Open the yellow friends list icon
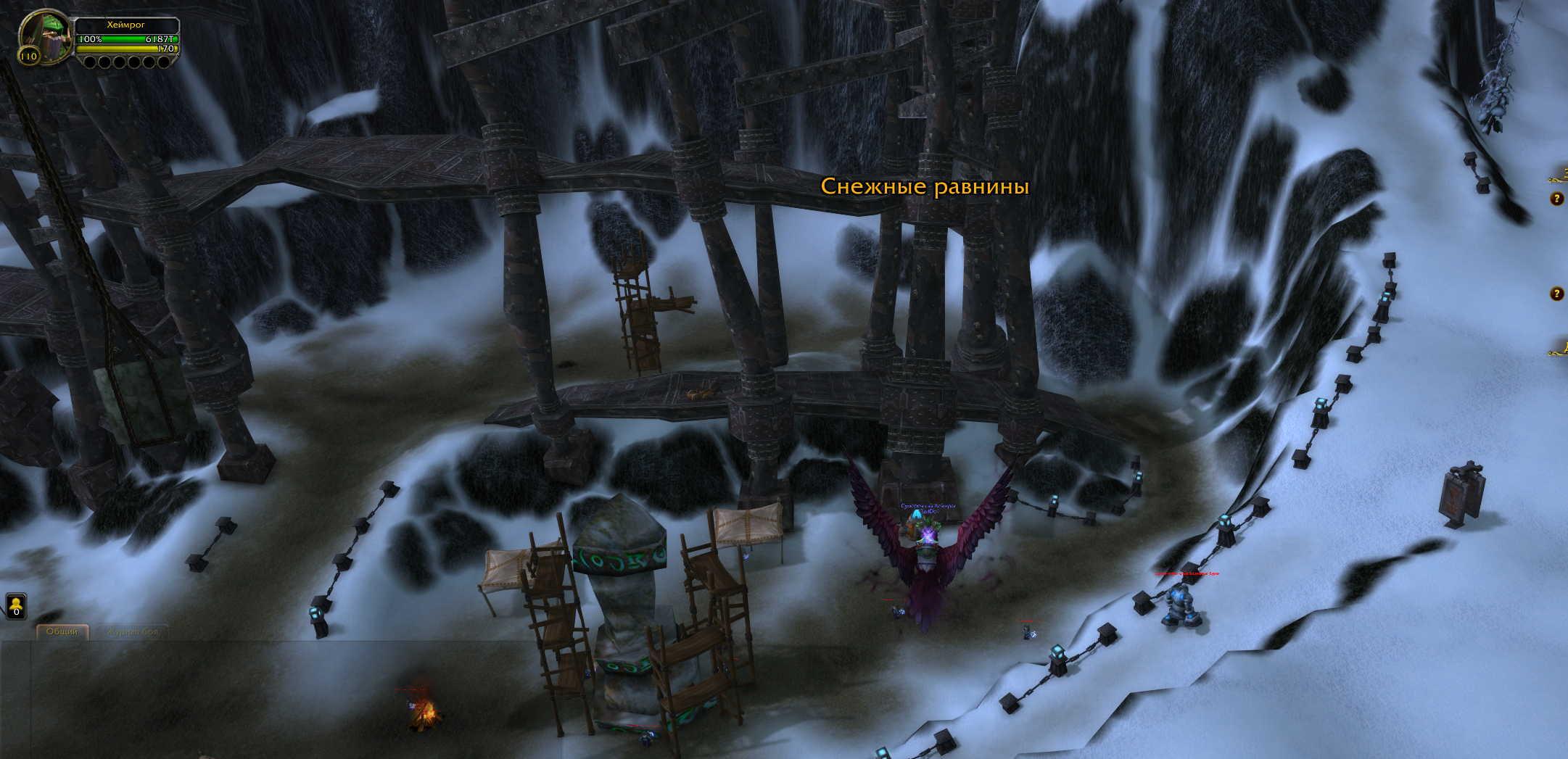 pos(16,606)
